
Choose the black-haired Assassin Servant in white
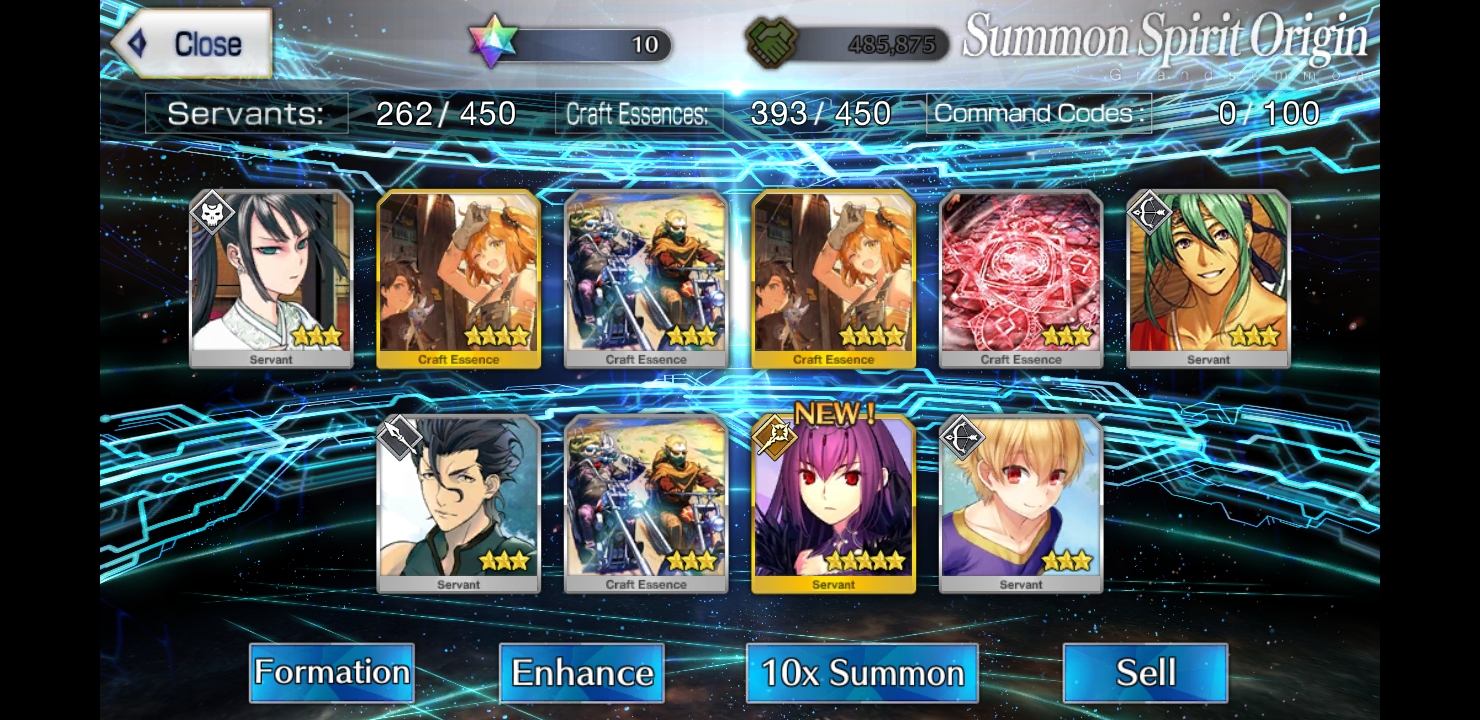271,279
